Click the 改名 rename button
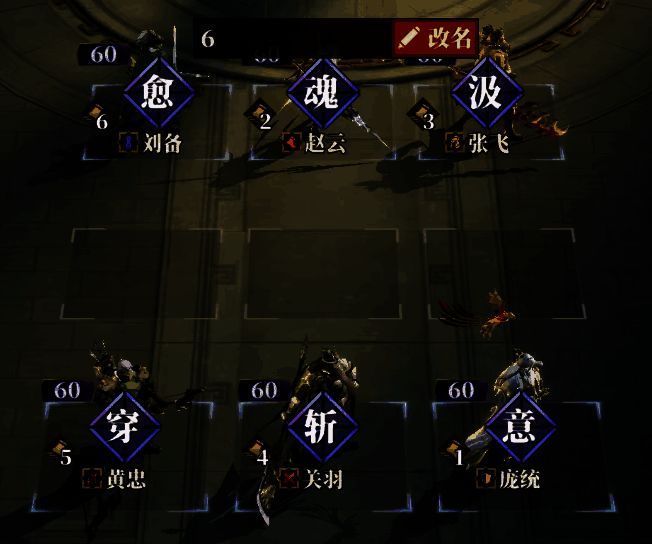Image resolution: width=652 pixels, height=544 pixels. click(436, 38)
